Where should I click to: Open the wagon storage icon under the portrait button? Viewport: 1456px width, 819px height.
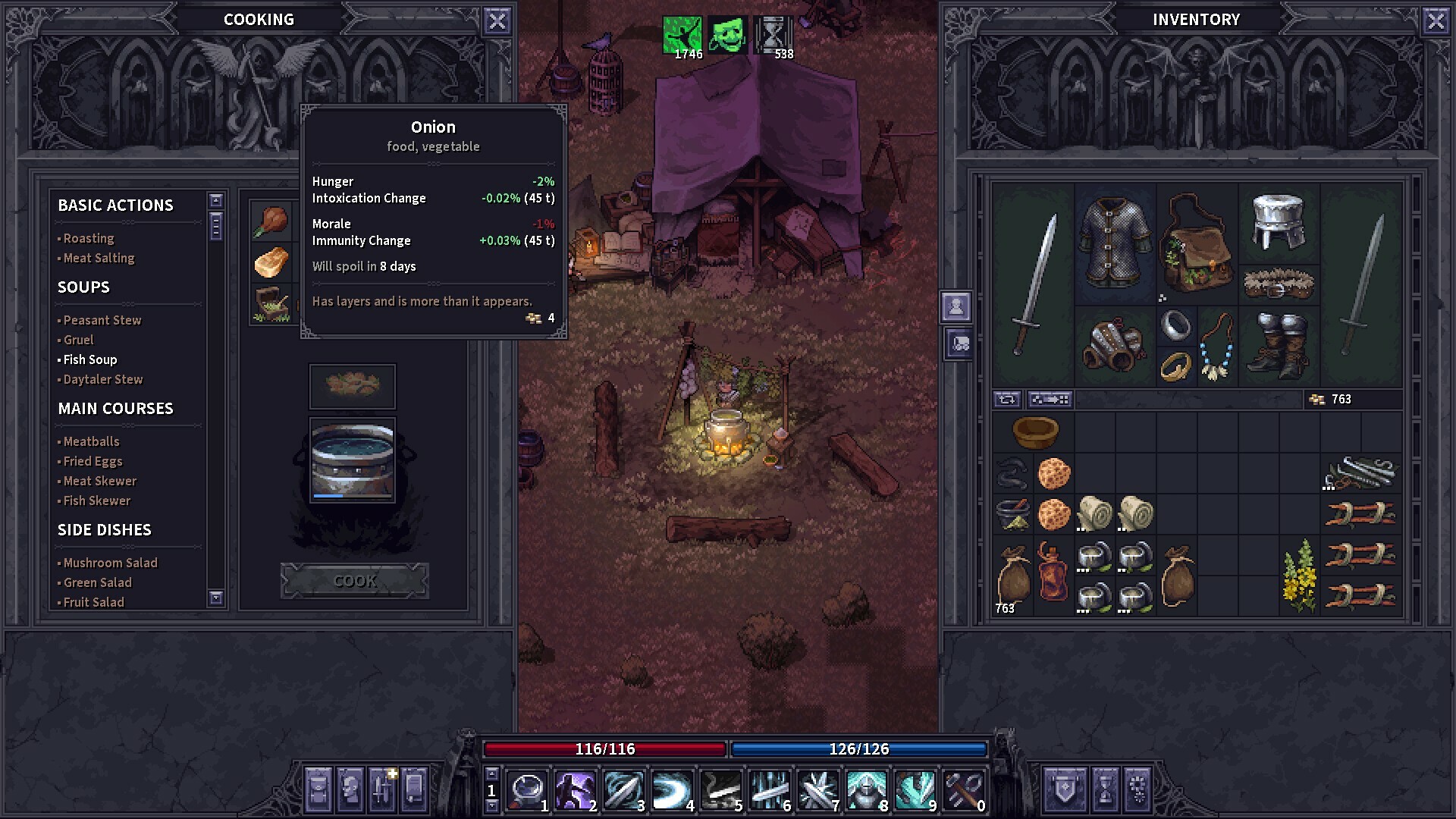coord(959,345)
